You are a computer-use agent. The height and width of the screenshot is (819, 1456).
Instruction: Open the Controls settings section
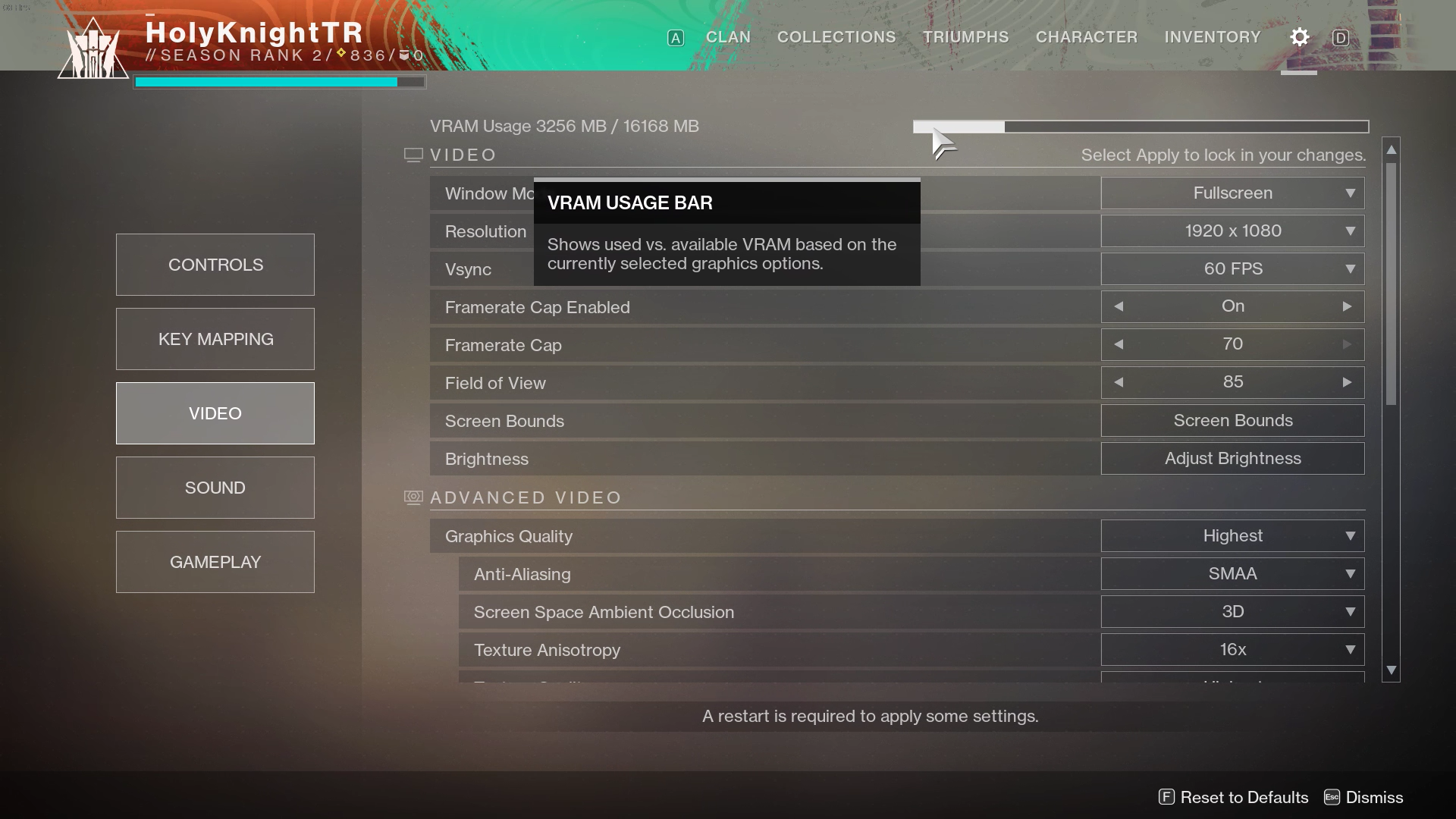click(x=215, y=265)
